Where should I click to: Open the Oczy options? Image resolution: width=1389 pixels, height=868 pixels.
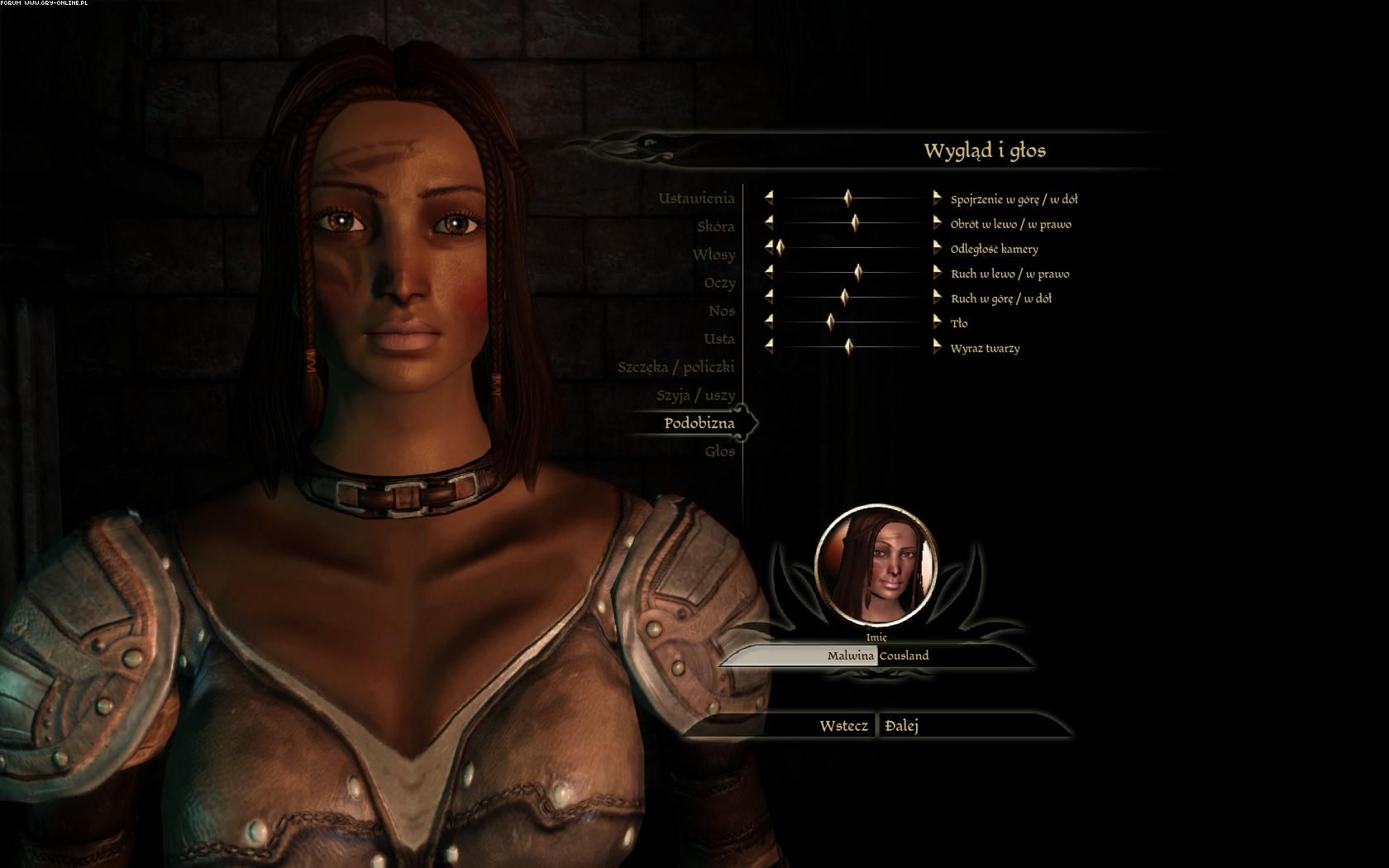pos(719,283)
